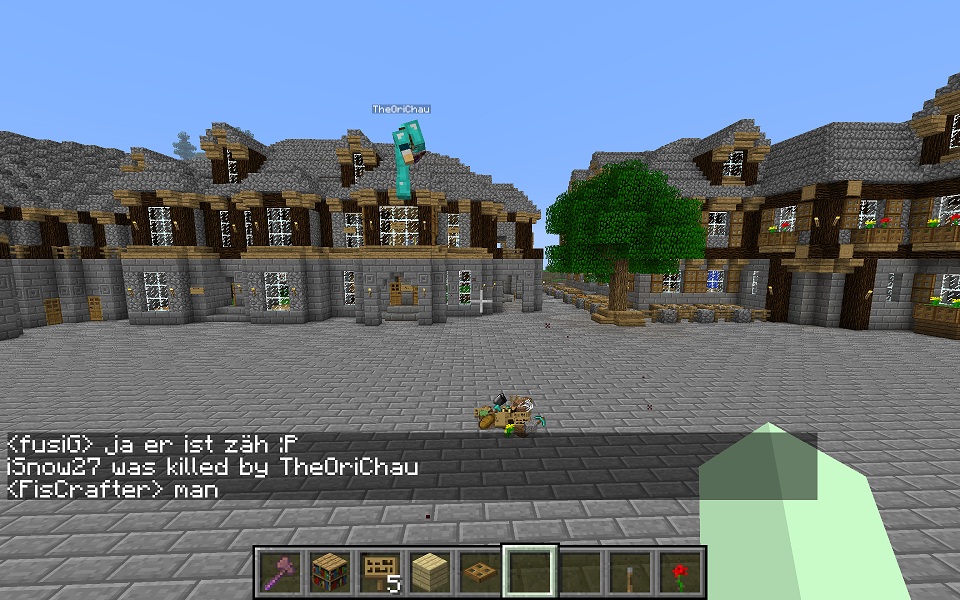
Task: Select the grey-tipped stick item slot
Action: [630, 573]
